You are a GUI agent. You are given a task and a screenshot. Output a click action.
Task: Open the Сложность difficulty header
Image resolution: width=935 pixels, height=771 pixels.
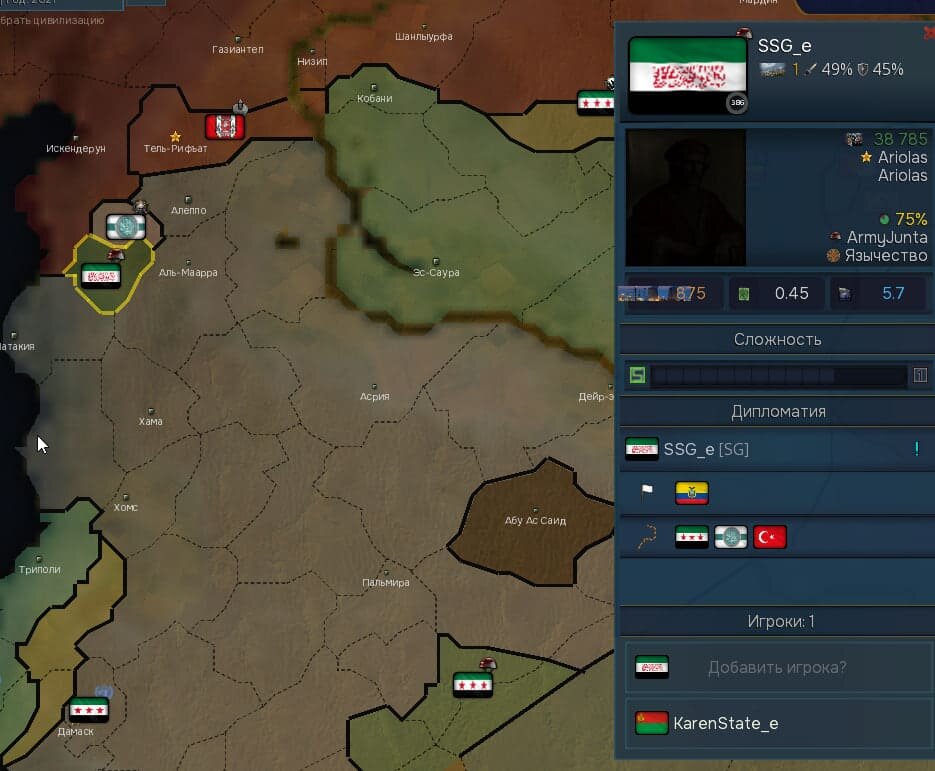coord(777,339)
